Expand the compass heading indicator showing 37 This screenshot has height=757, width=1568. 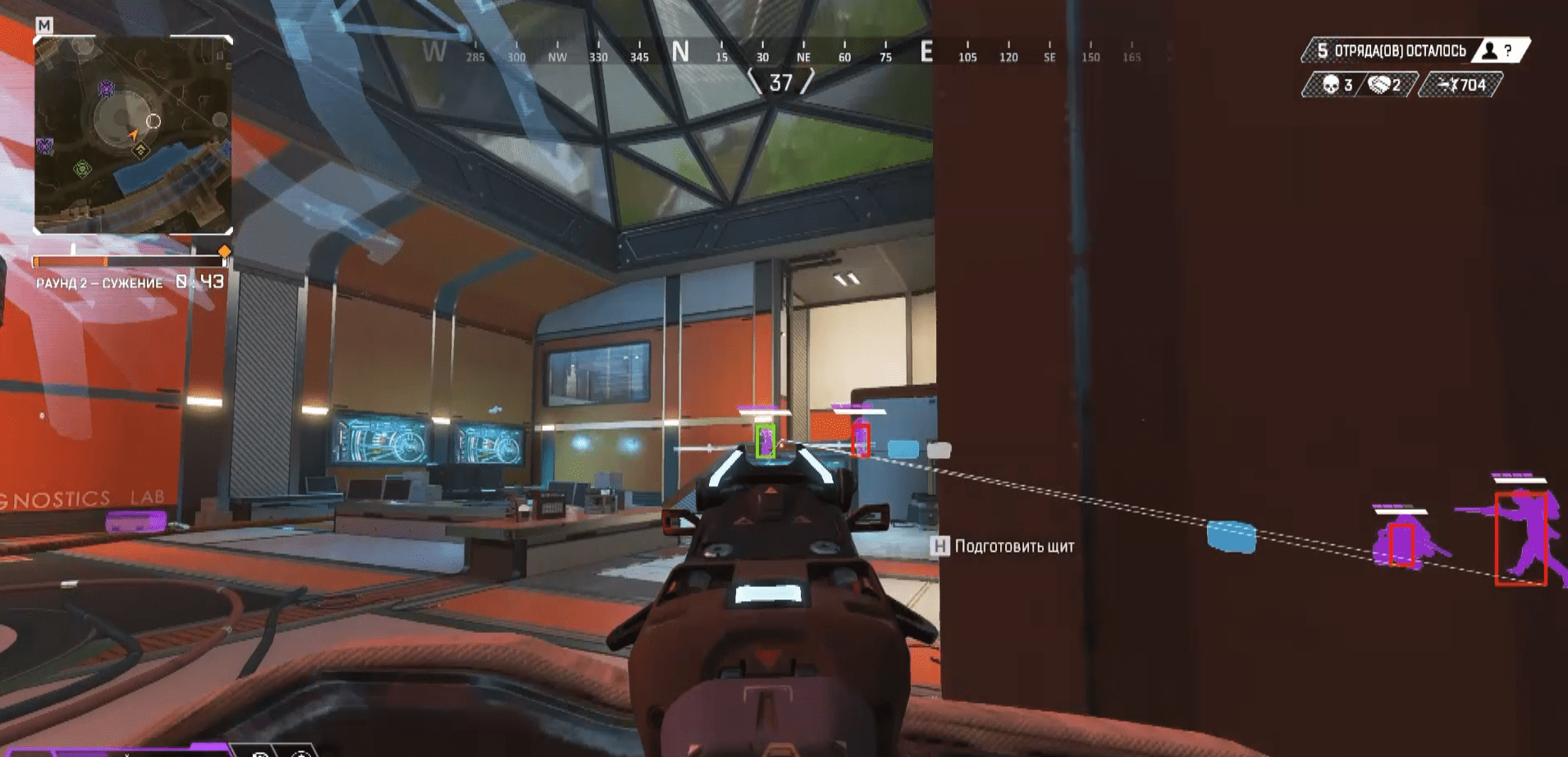click(x=781, y=81)
